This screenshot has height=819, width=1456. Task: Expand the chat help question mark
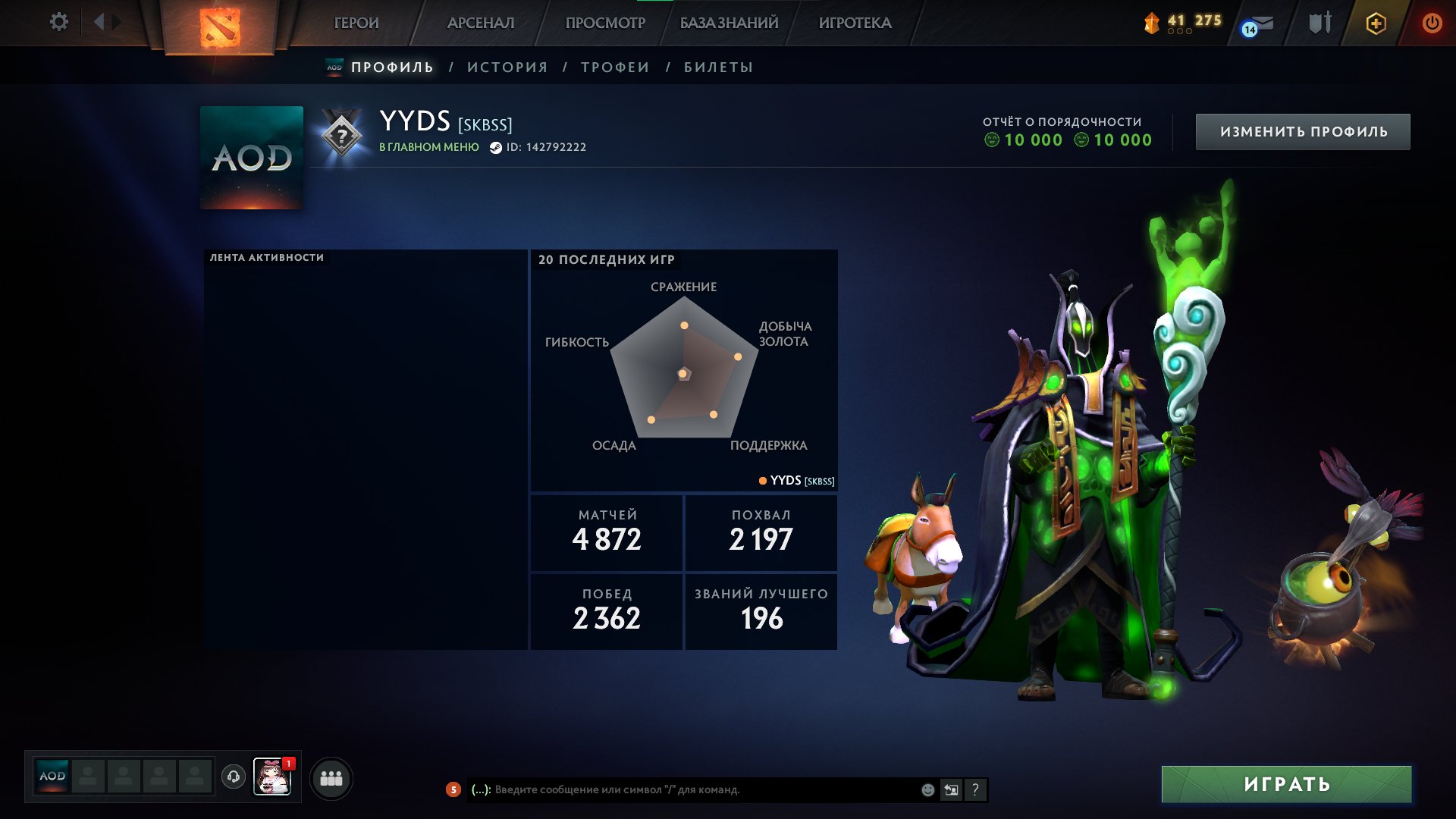(975, 789)
